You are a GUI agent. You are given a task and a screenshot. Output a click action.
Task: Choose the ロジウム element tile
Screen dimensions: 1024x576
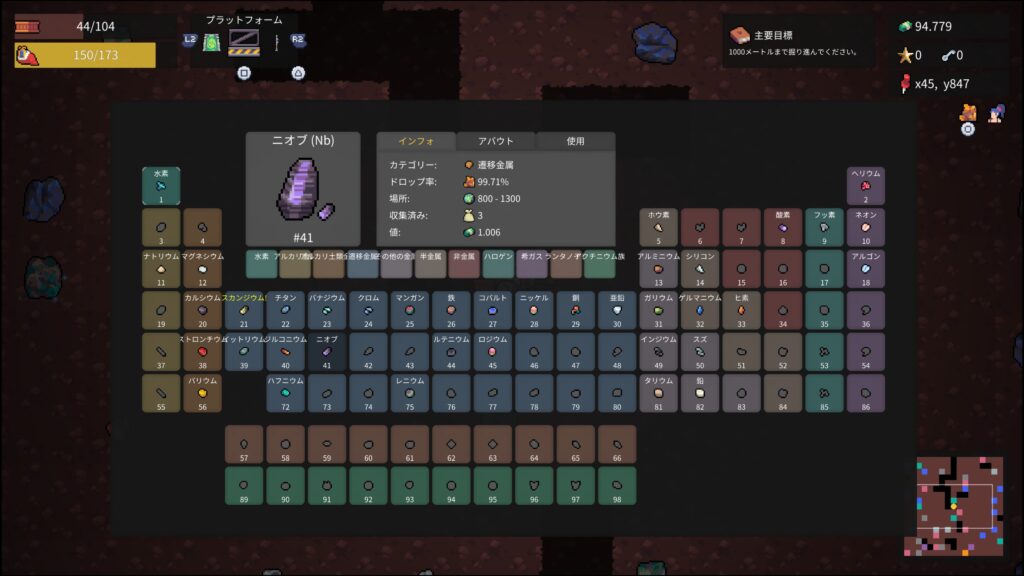[x=493, y=352]
